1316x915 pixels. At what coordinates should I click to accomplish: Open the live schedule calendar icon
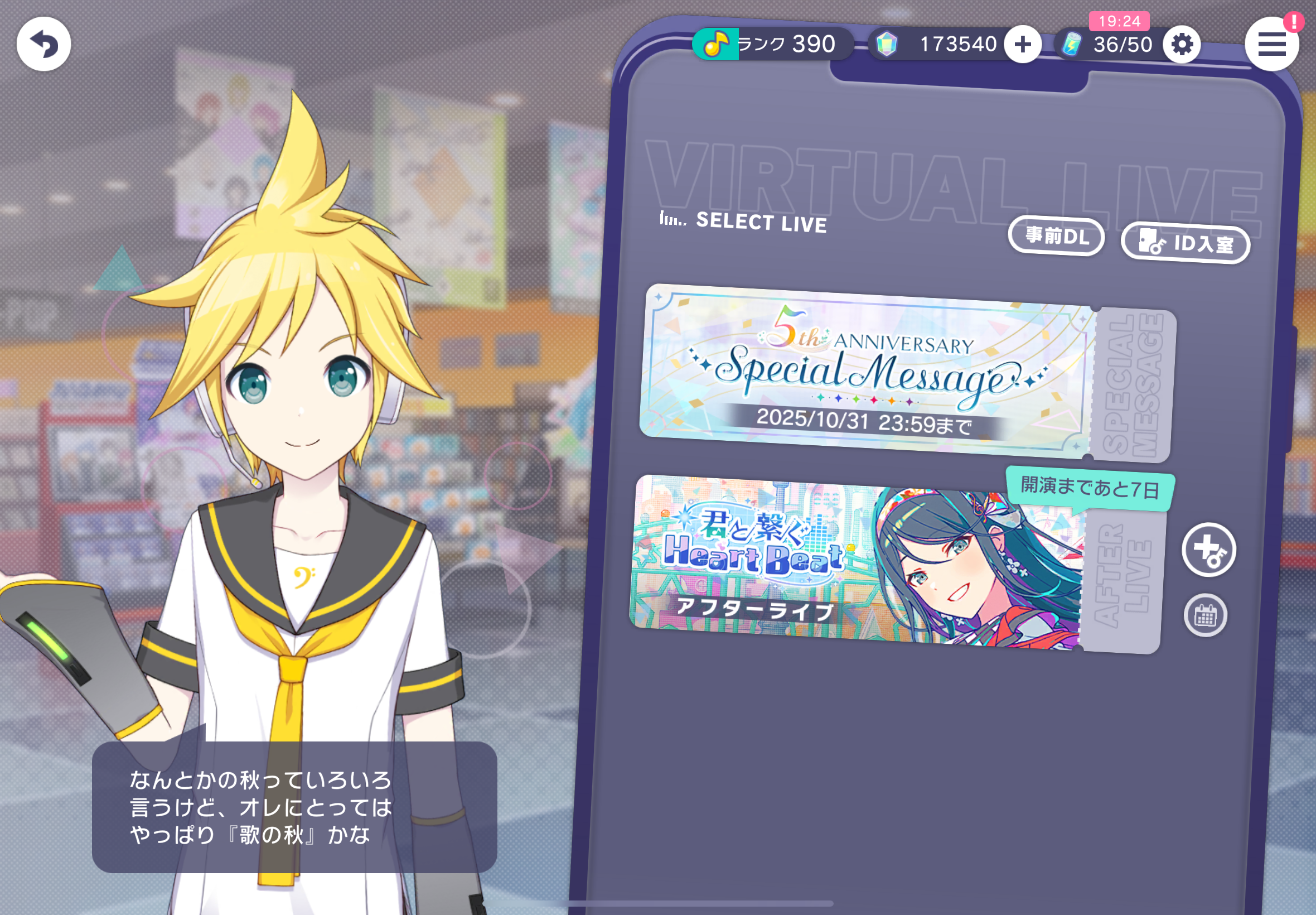[1206, 616]
